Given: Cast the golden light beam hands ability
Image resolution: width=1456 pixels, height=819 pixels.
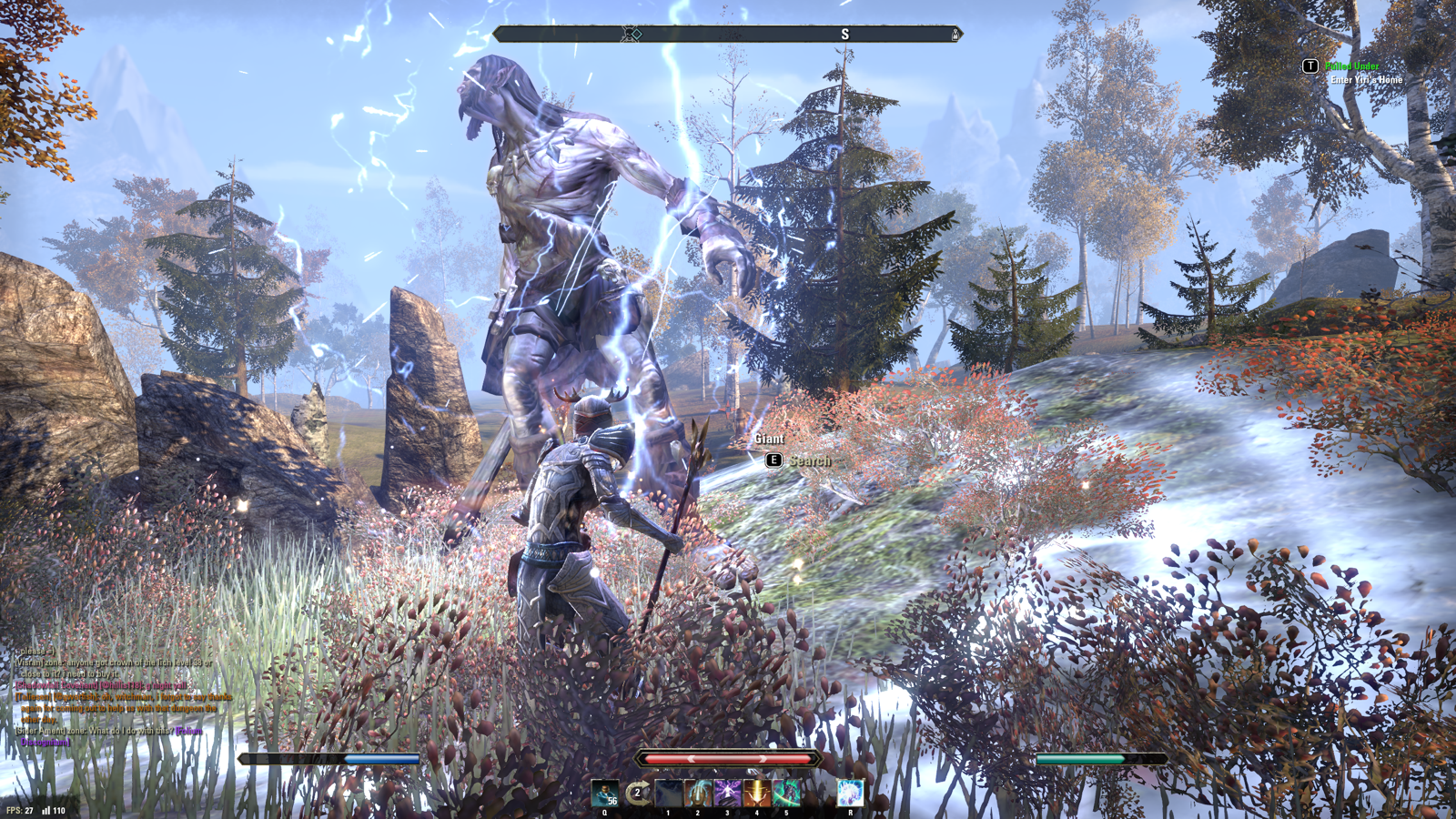Looking at the screenshot, I should 756,793.
